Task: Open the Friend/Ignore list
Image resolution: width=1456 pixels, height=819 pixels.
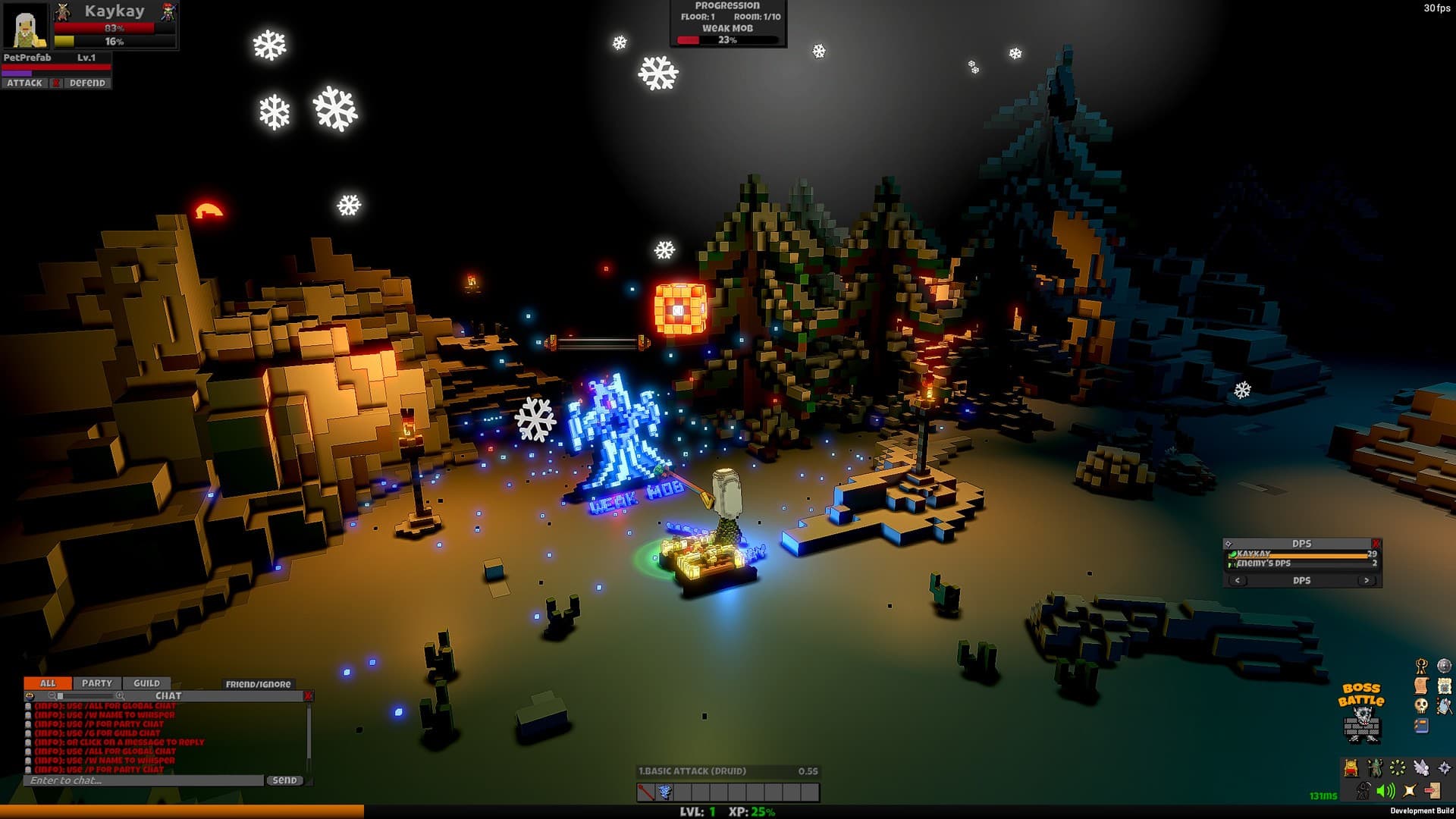Action: pos(258,684)
